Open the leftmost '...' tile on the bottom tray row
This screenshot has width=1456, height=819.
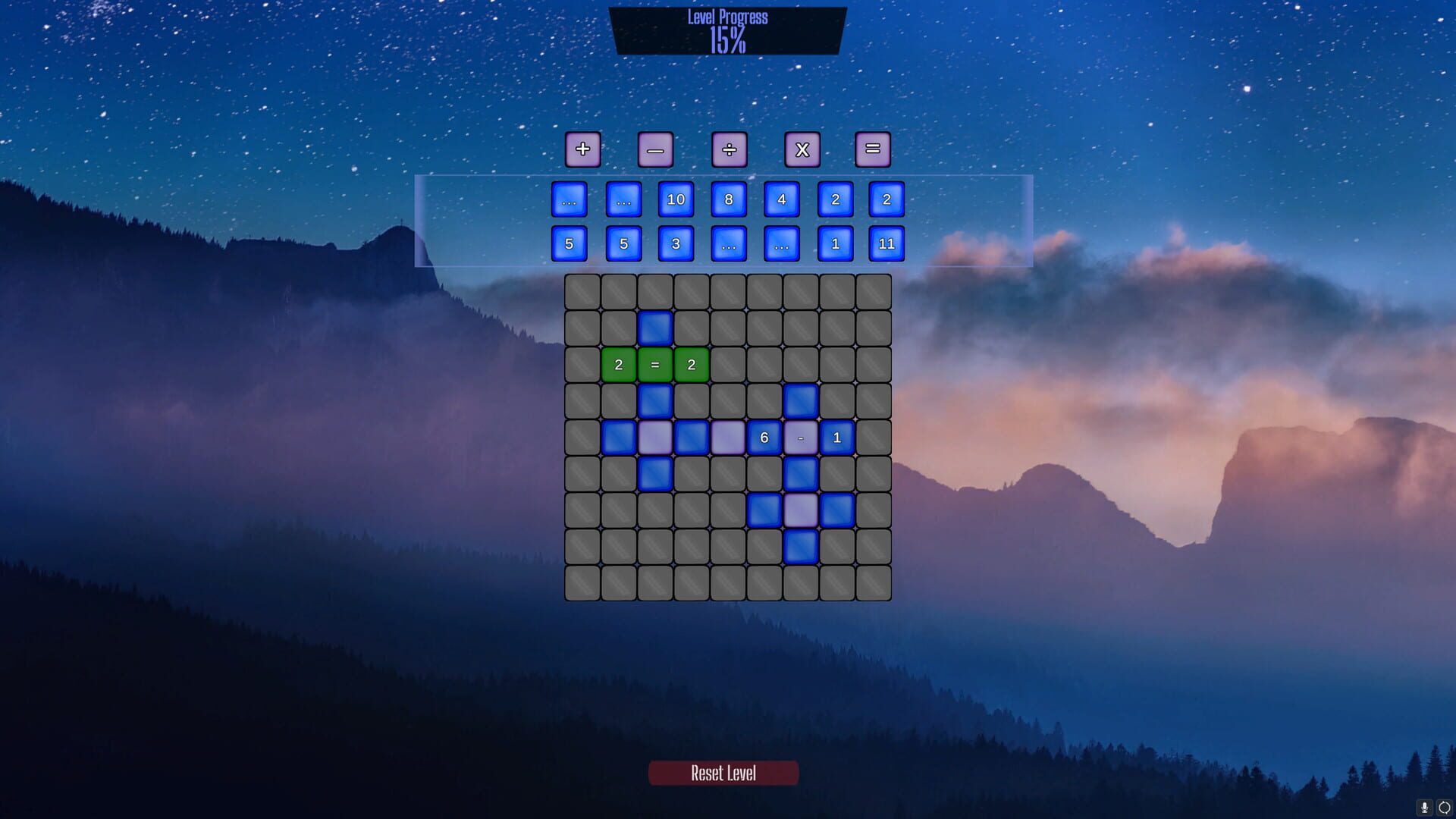pos(729,243)
